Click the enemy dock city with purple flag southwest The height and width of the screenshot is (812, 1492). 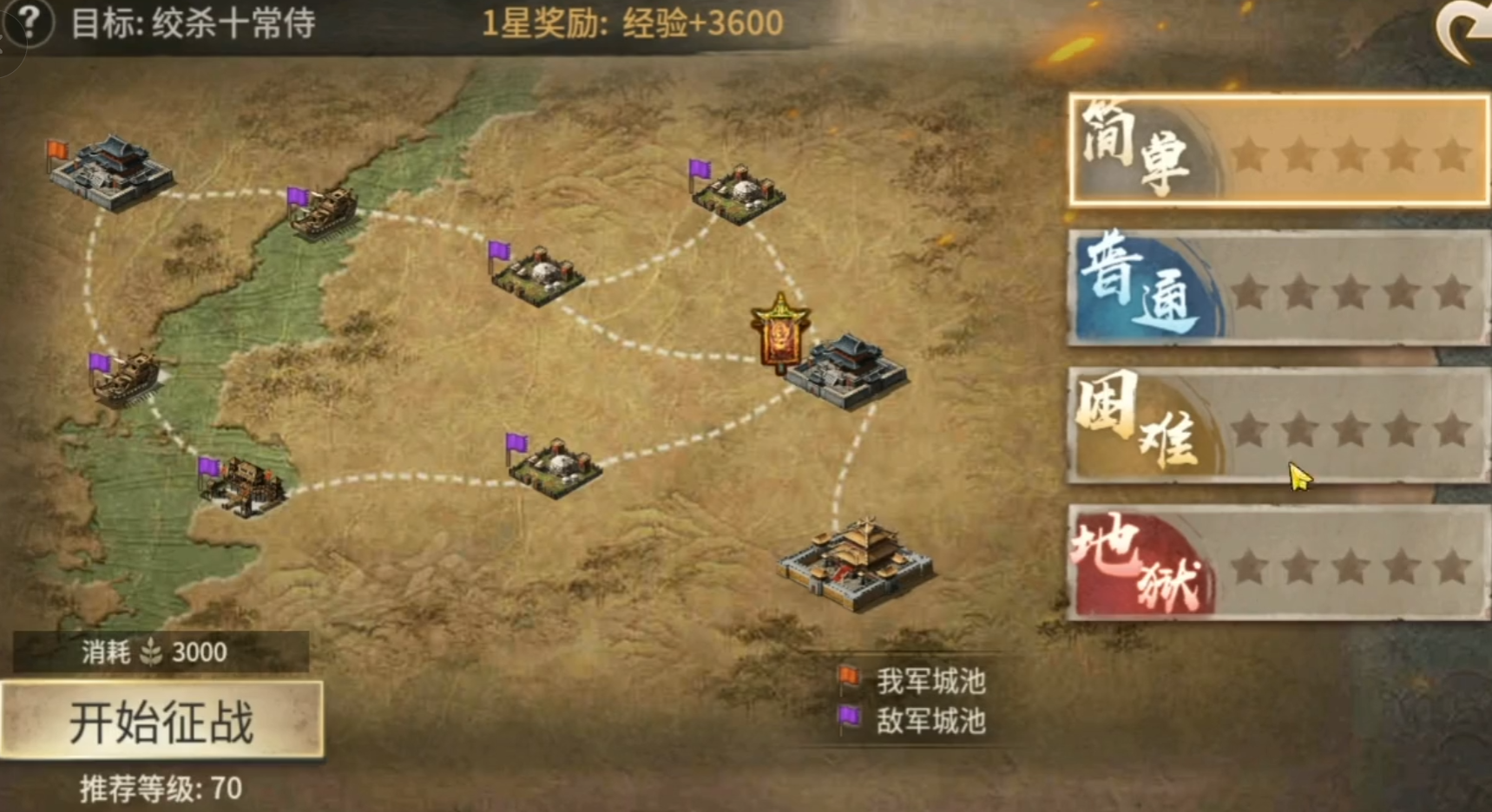pyautogui.click(x=243, y=481)
